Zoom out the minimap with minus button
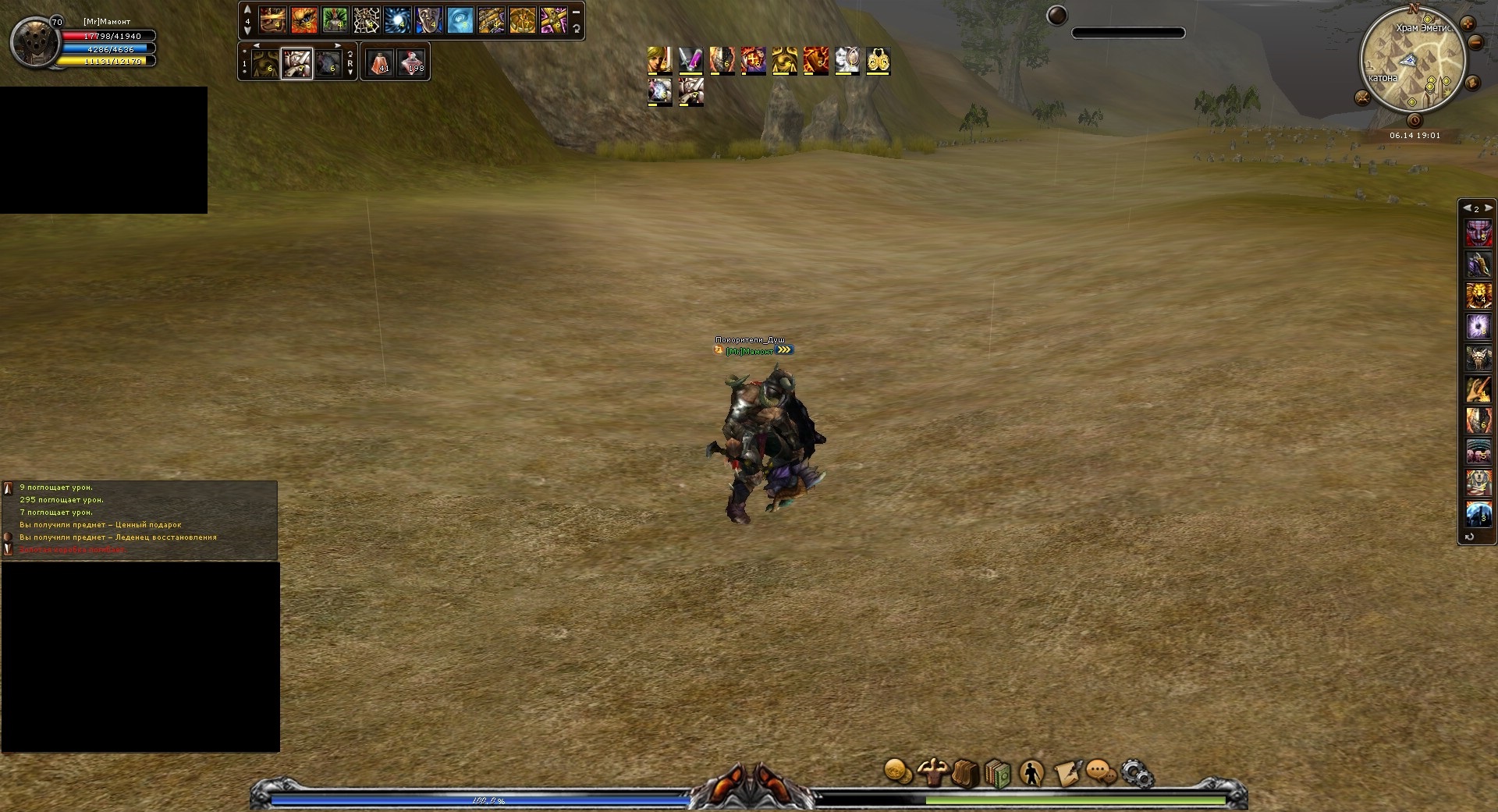 coord(1475,44)
